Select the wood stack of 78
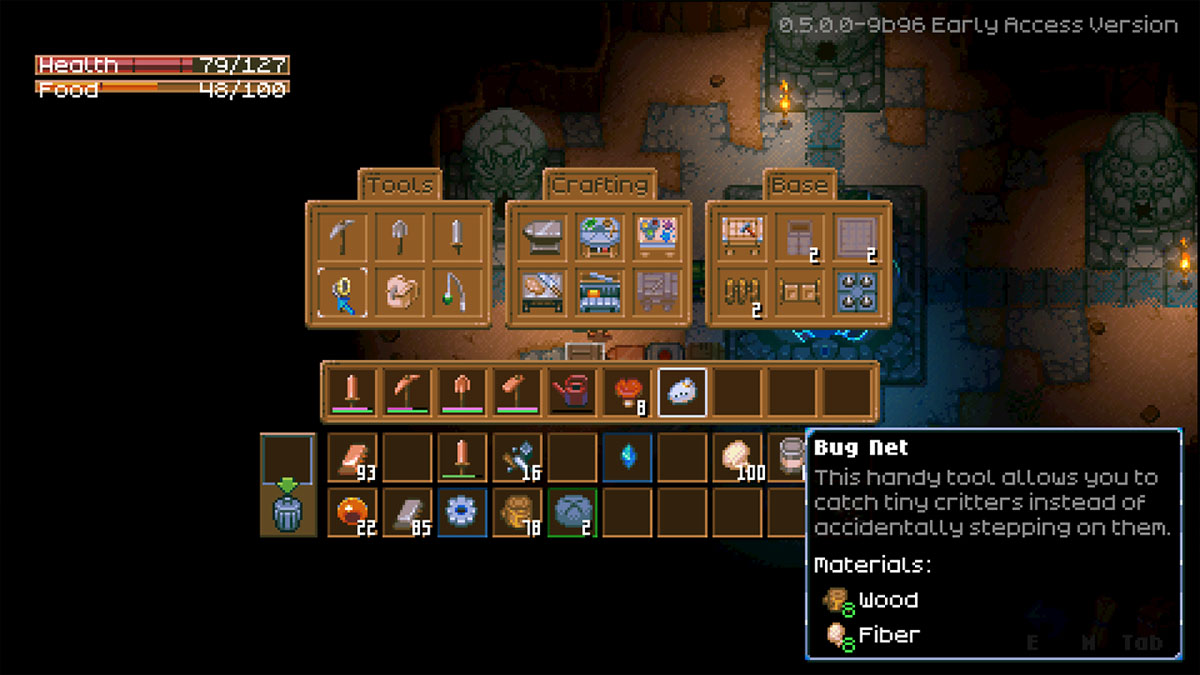Image resolution: width=1200 pixels, height=675 pixels. 518,513
